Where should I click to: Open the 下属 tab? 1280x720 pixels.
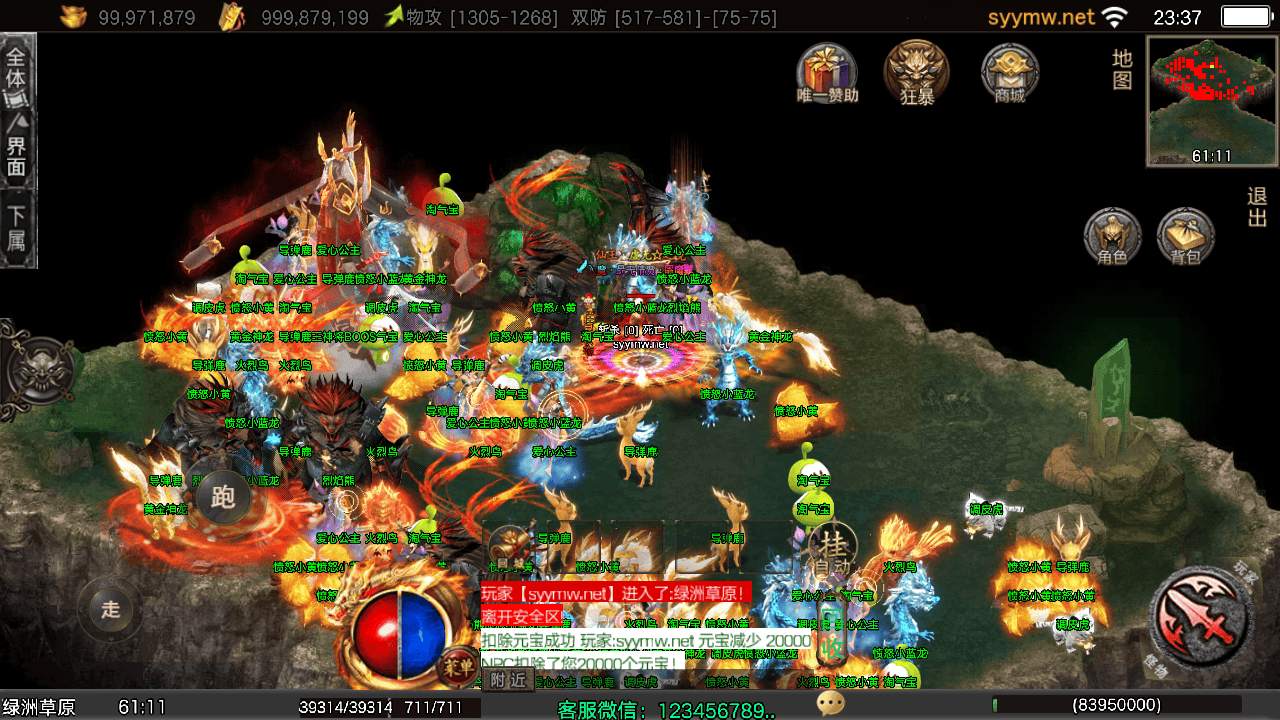[19, 228]
